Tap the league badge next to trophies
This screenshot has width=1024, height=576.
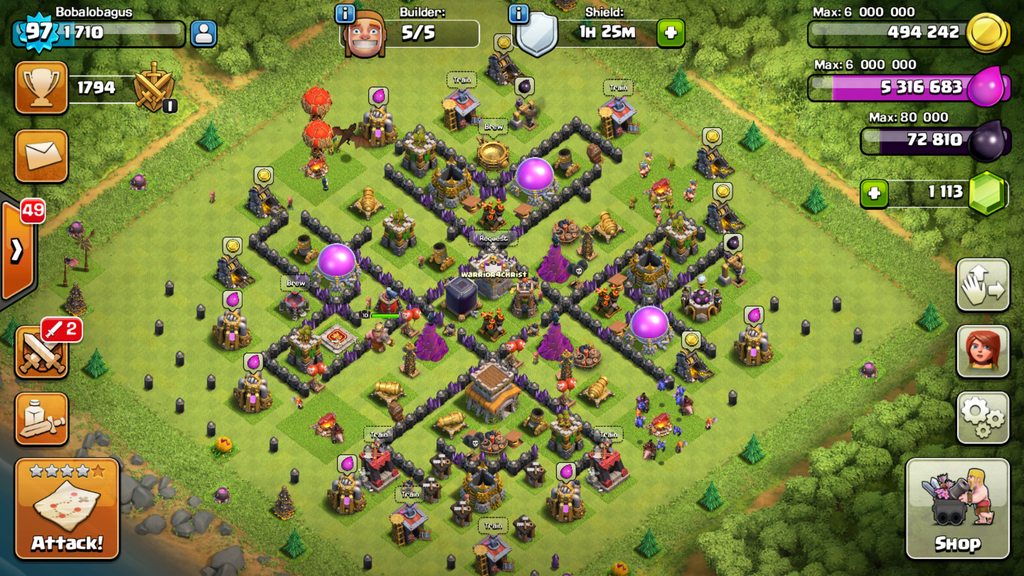tap(155, 88)
